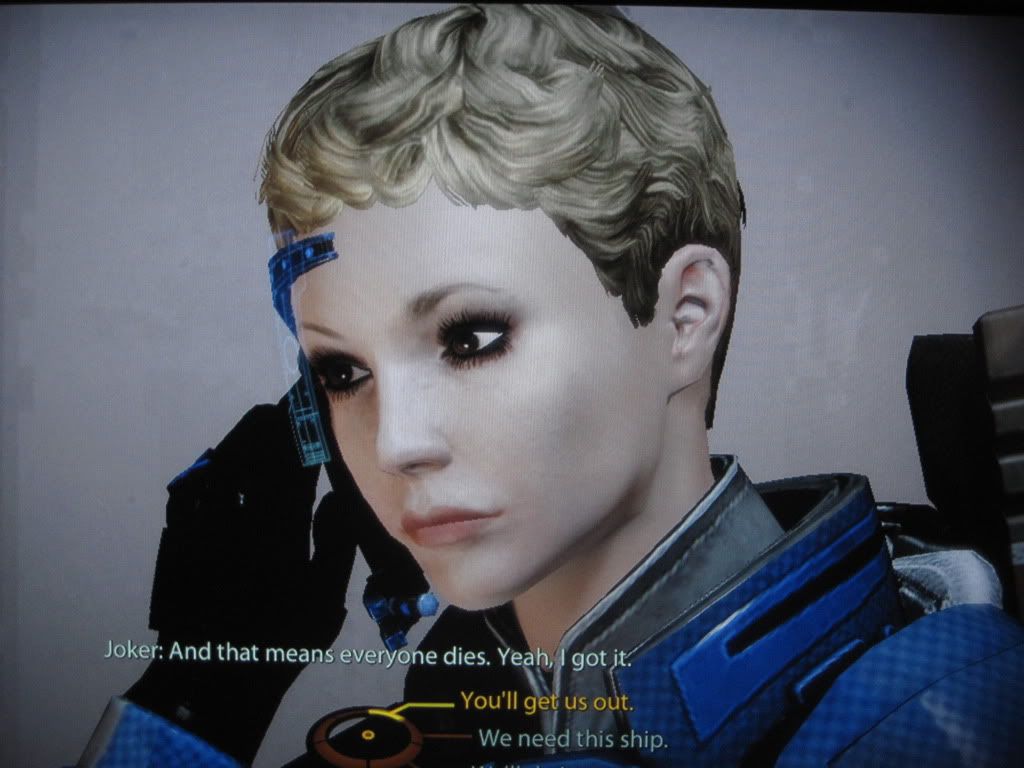Choose the reply "You'll get us out."
Screen dimensions: 1024x768
click(x=546, y=702)
